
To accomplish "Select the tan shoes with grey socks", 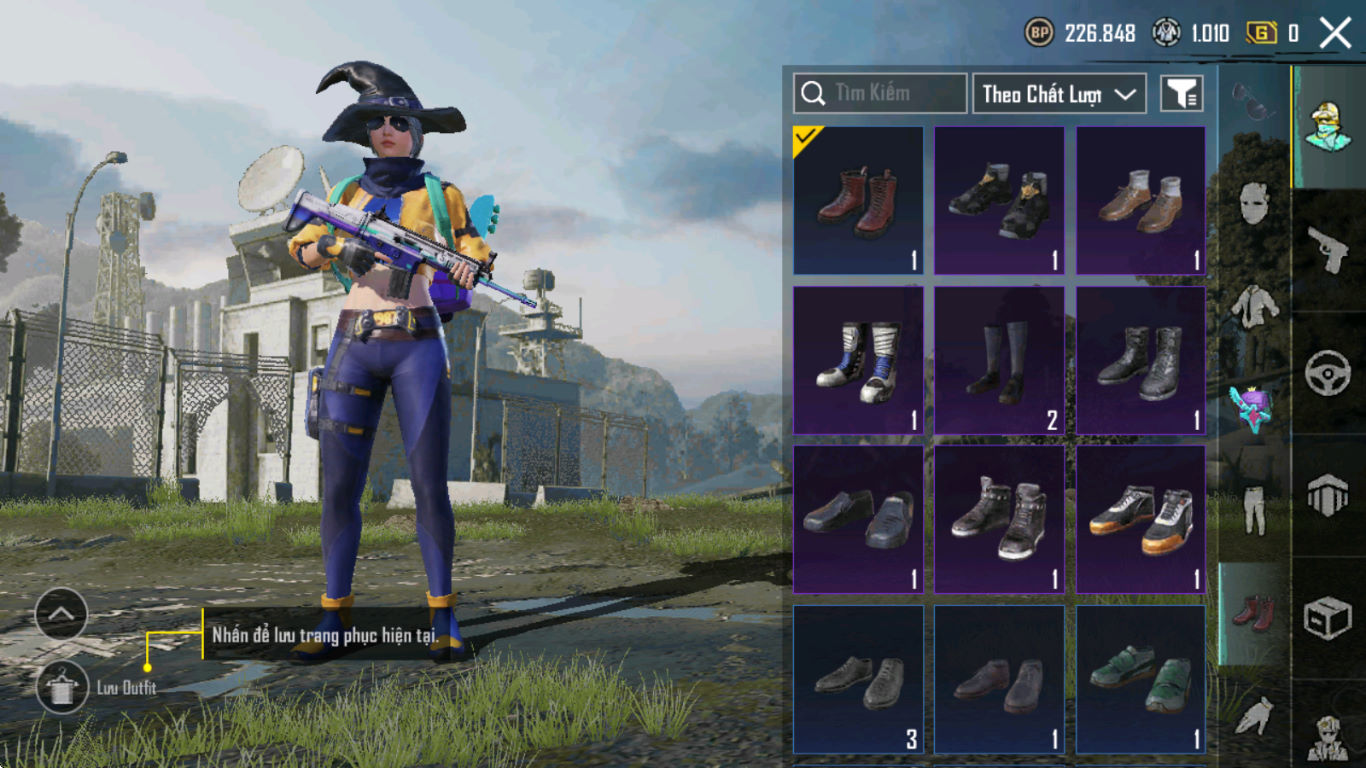I will [x=1140, y=201].
